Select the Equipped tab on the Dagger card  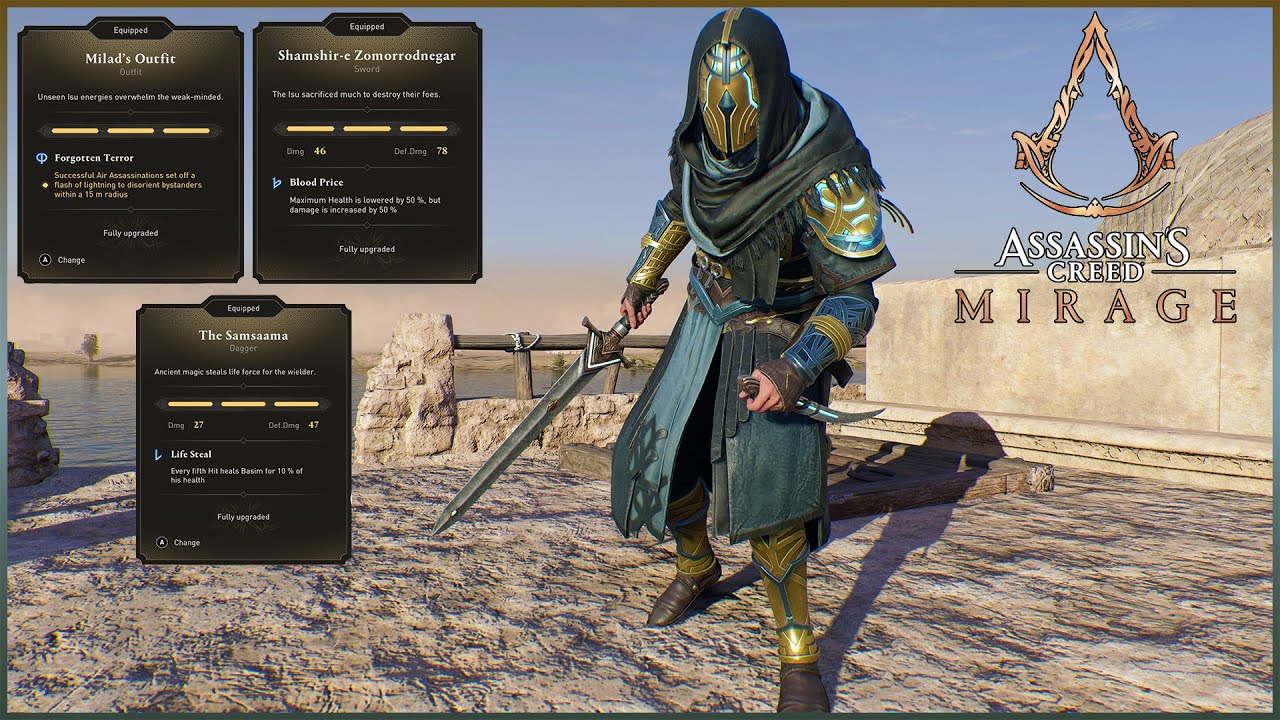[x=243, y=308]
